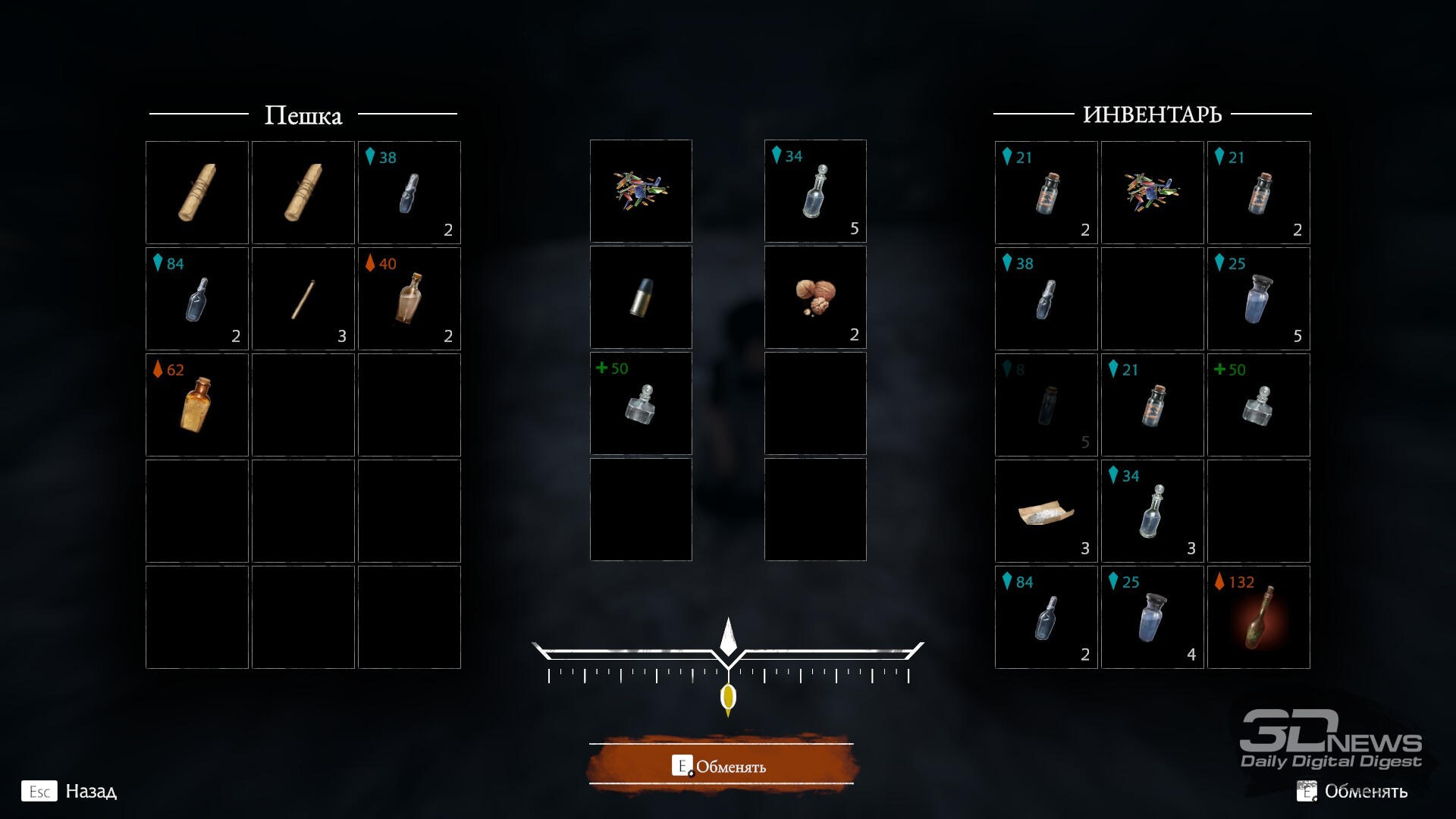1456x819 pixels.
Task: Choose the orange bottle valued 62
Action: pos(196,405)
